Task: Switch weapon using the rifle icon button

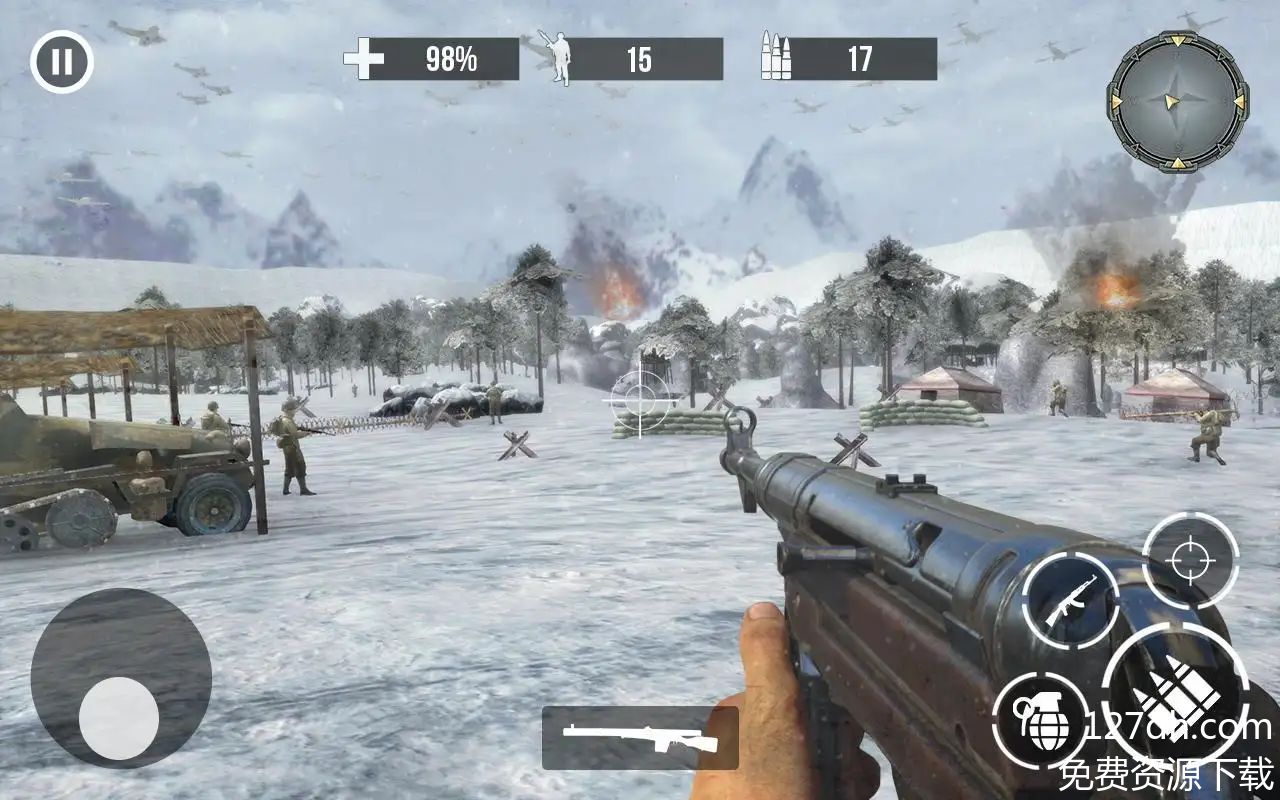Action: click(1070, 601)
